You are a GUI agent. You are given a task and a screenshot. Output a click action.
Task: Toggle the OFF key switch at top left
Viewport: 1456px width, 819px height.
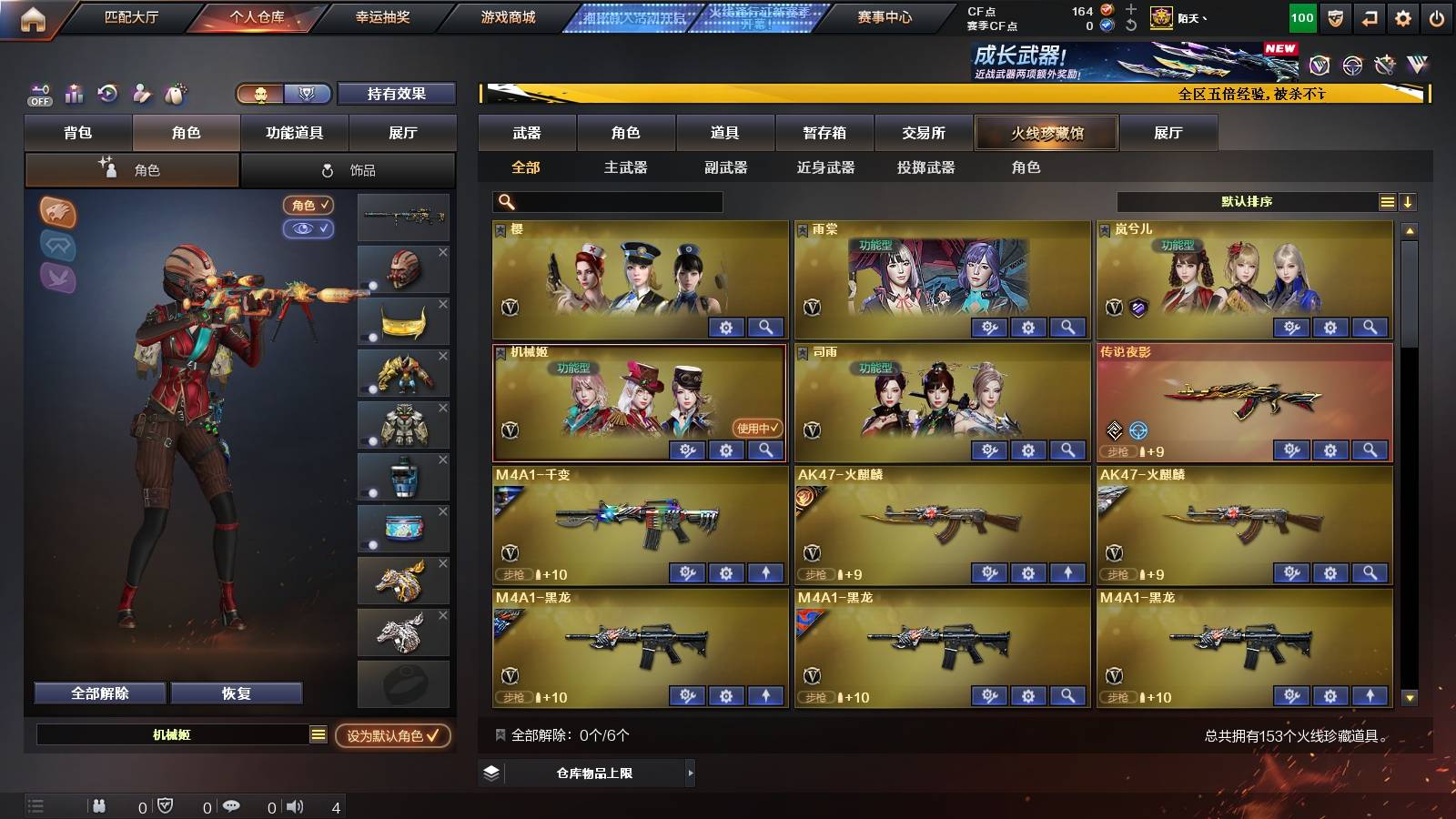click(x=39, y=93)
